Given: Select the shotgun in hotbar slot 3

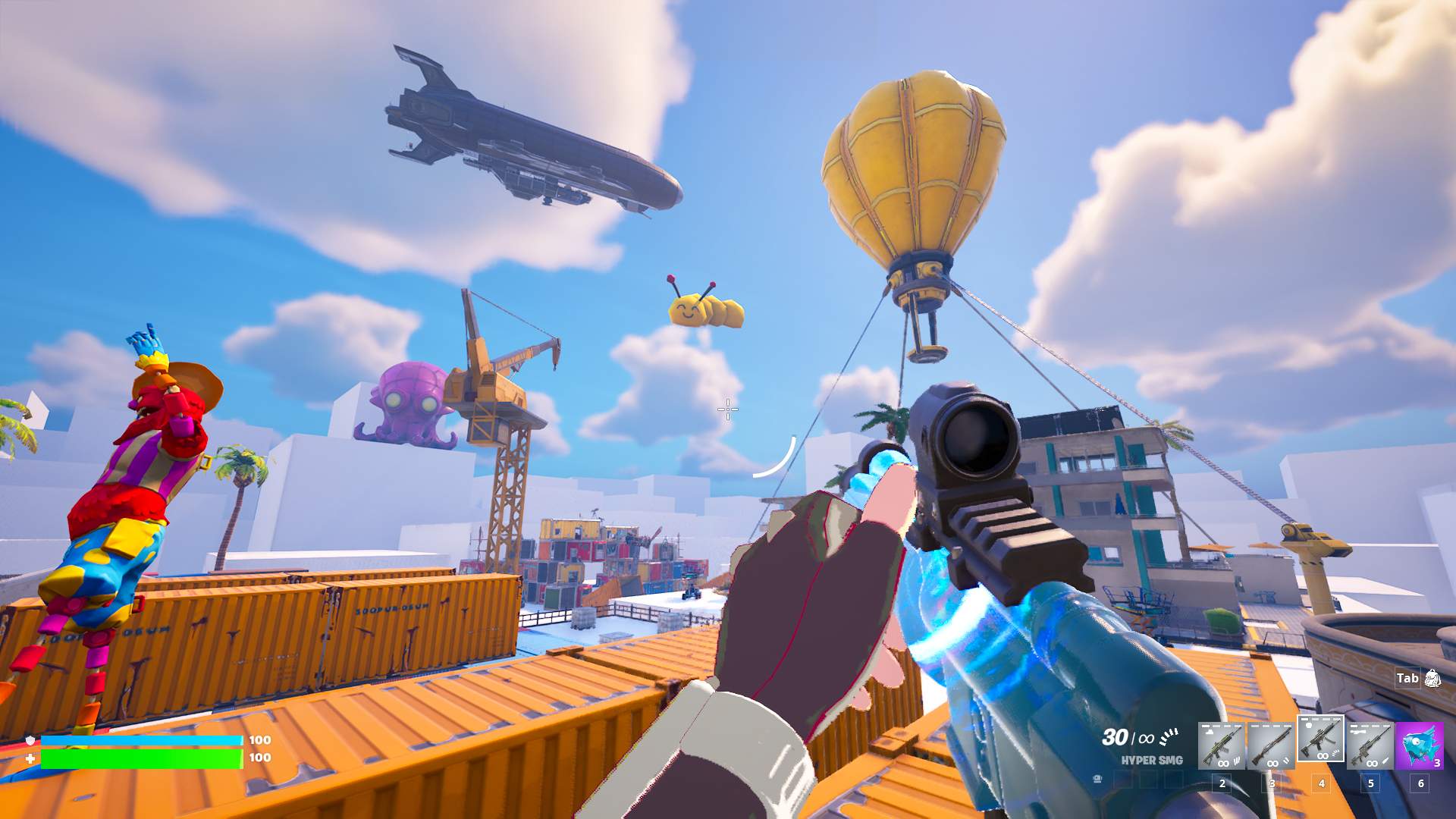Looking at the screenshot, I should (x=1272, y=745).
